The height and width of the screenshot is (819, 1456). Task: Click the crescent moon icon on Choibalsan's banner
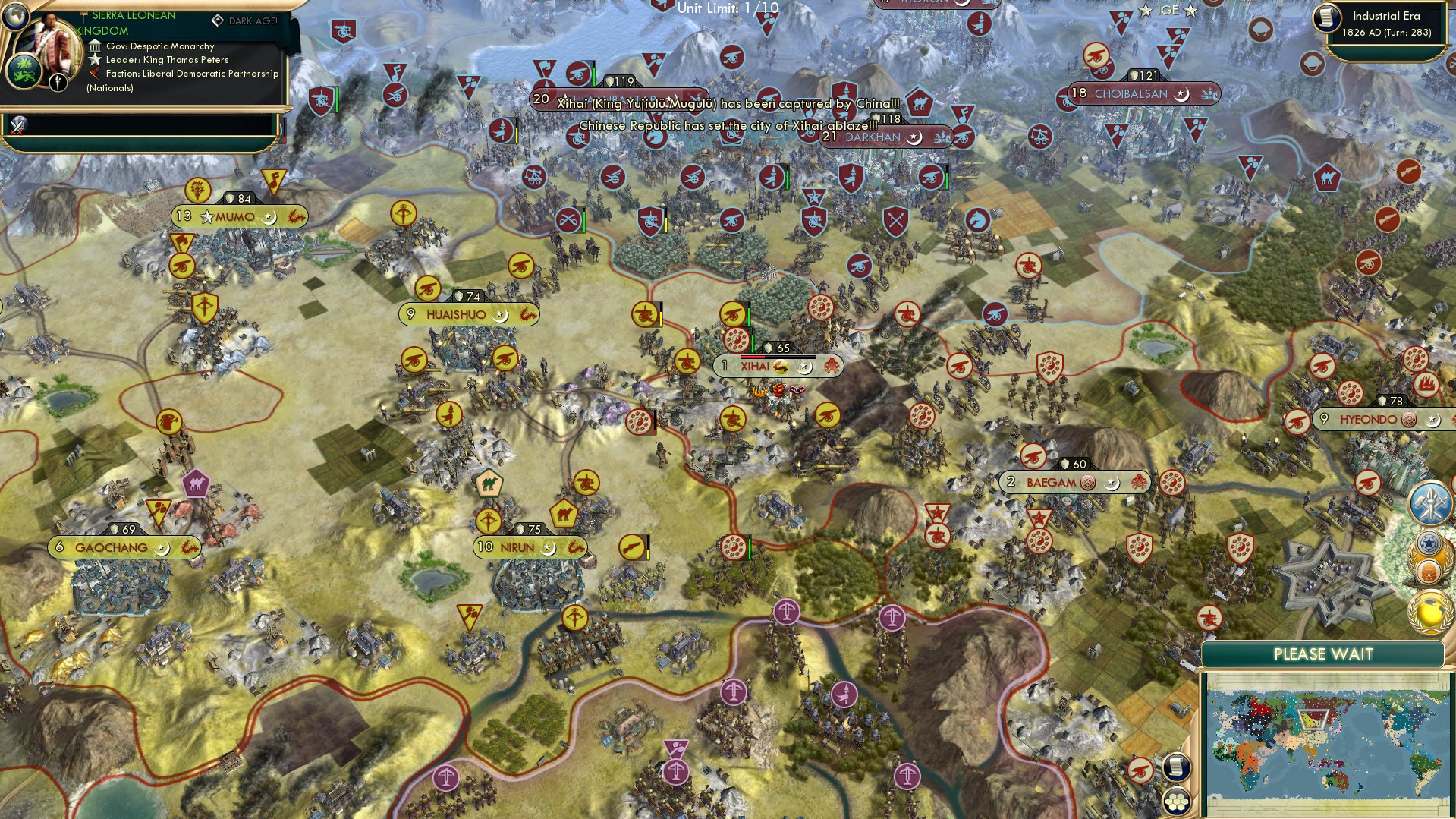click(1181, 94)
